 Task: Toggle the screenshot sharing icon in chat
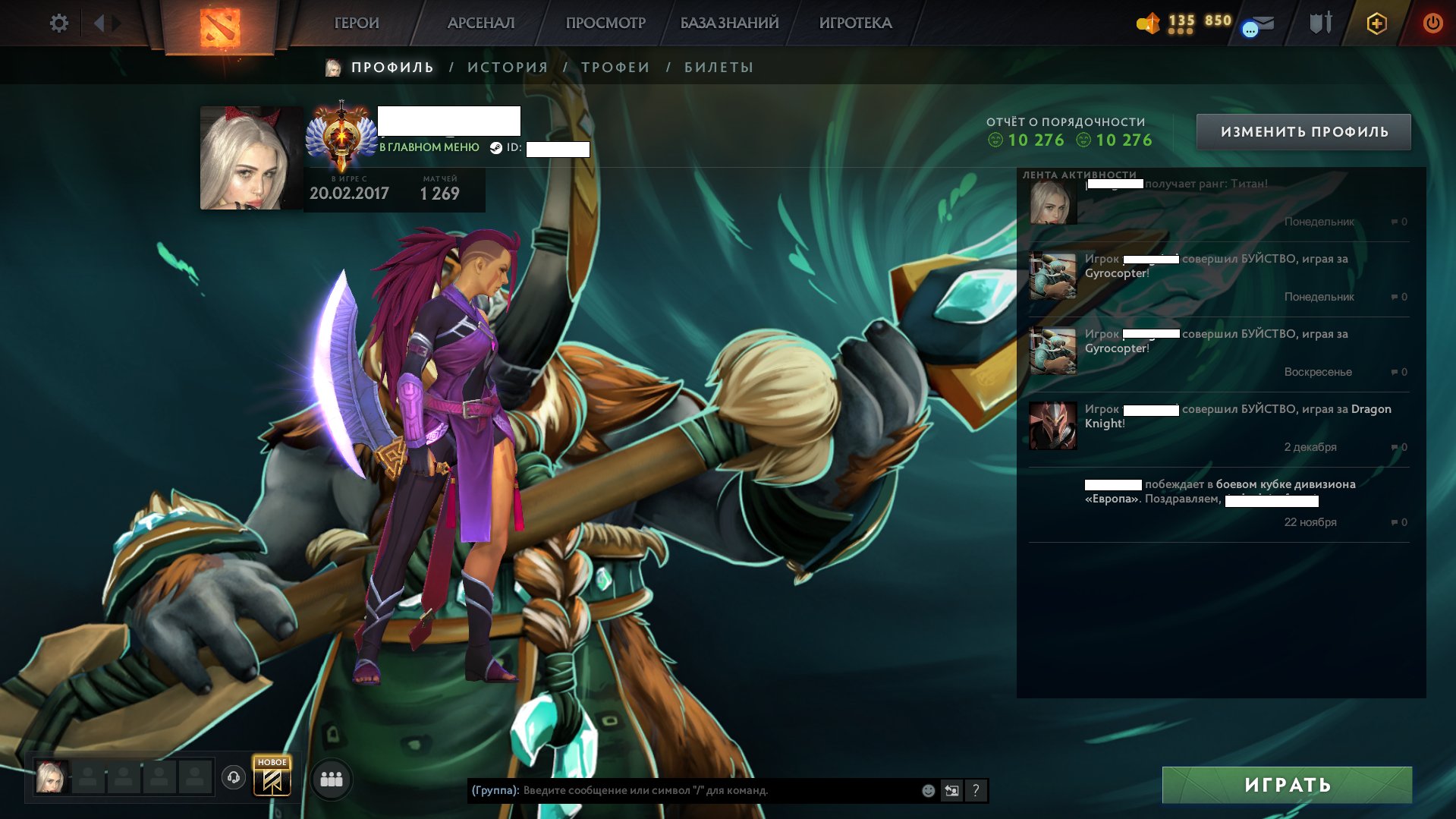[x=951, y=790]
